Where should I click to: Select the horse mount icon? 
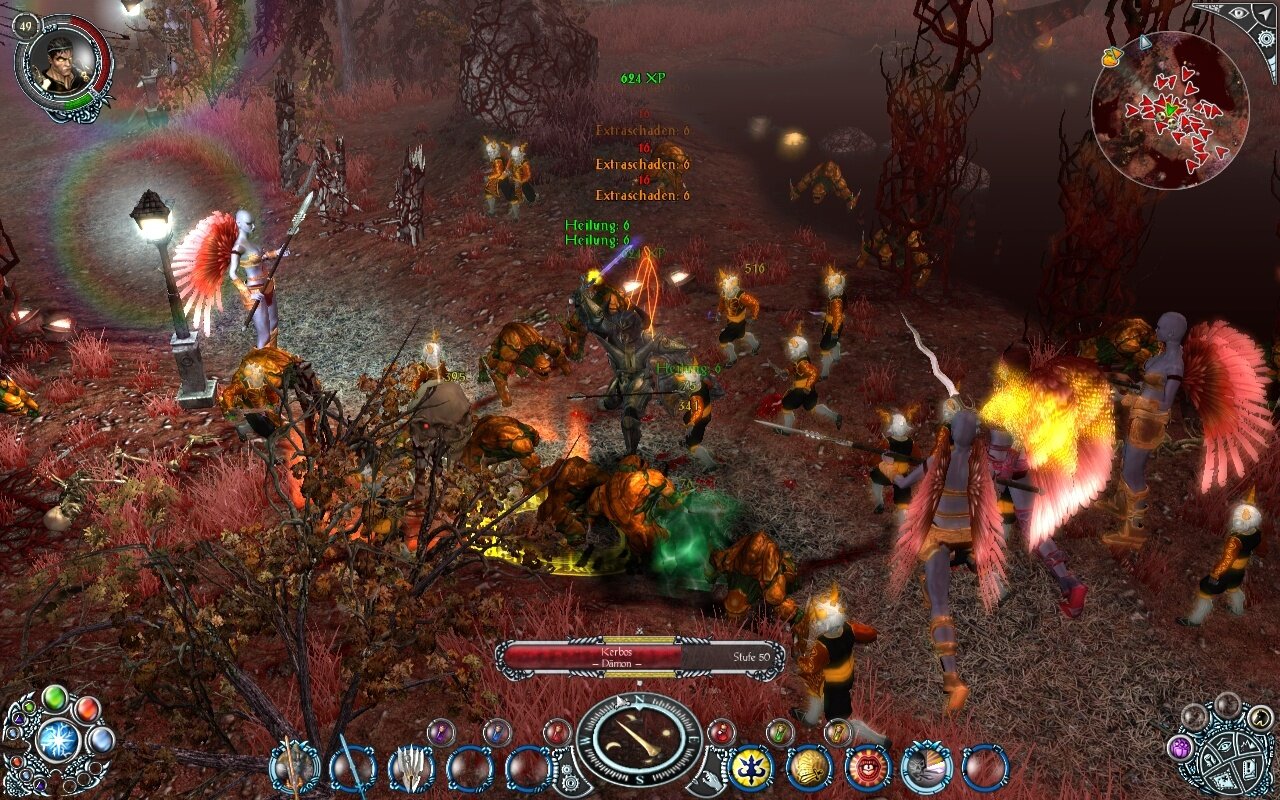tap(1260, 717)
